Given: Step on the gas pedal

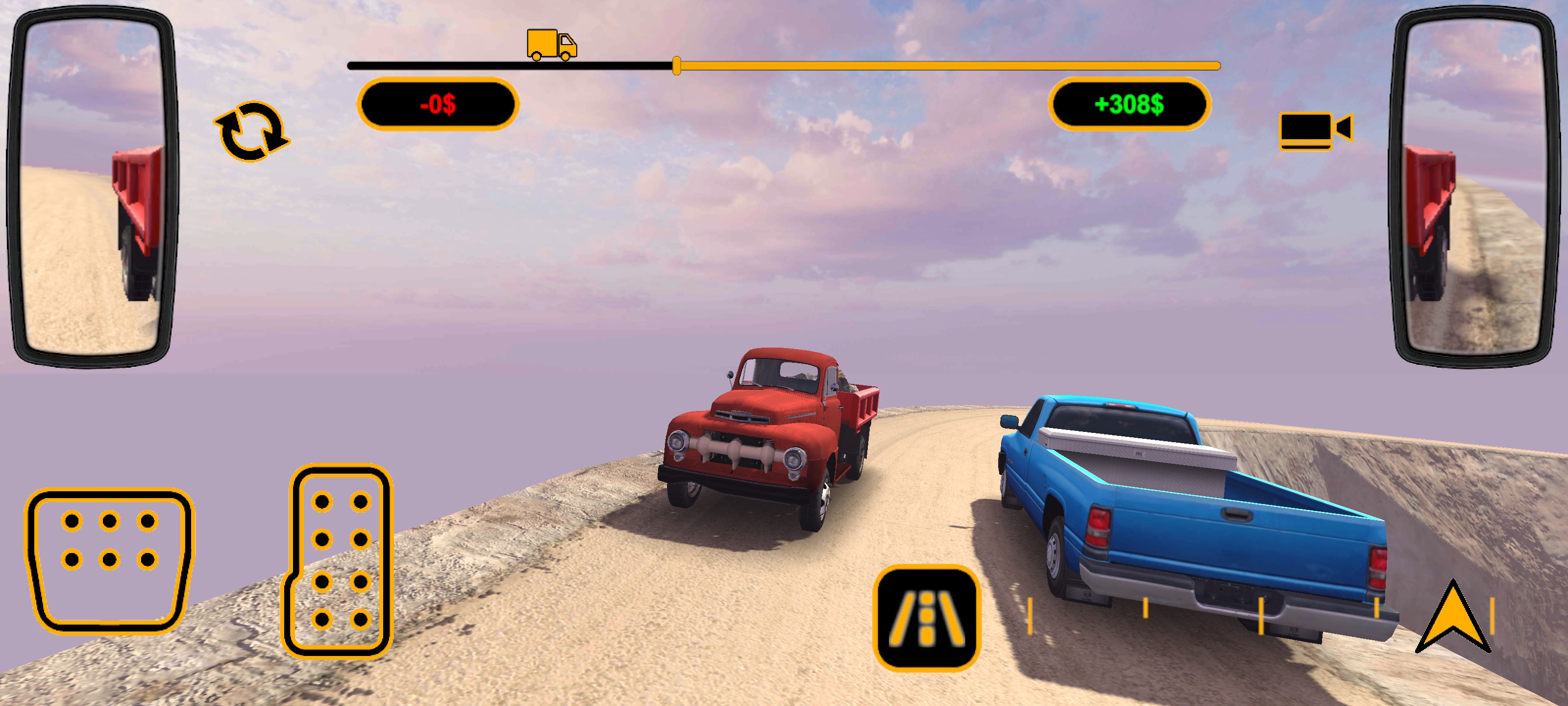Looking at the screenshot, I should 339,560.
